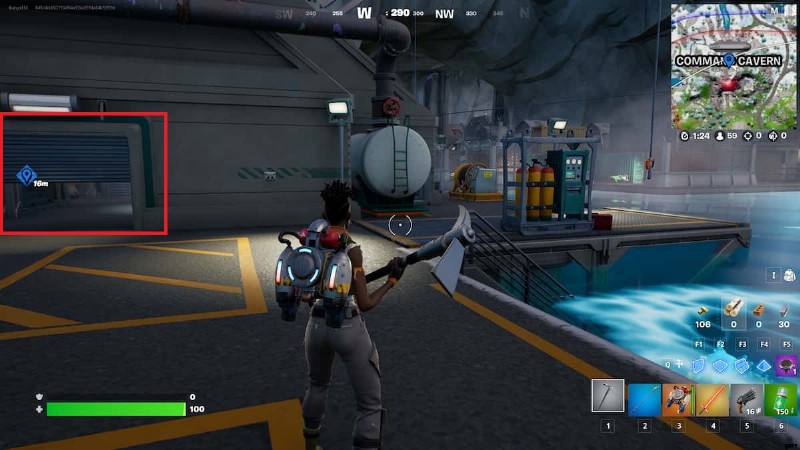Select the revolver pistol weapon slot
This screenshot has height=450, width=800.
coord(746,397)
